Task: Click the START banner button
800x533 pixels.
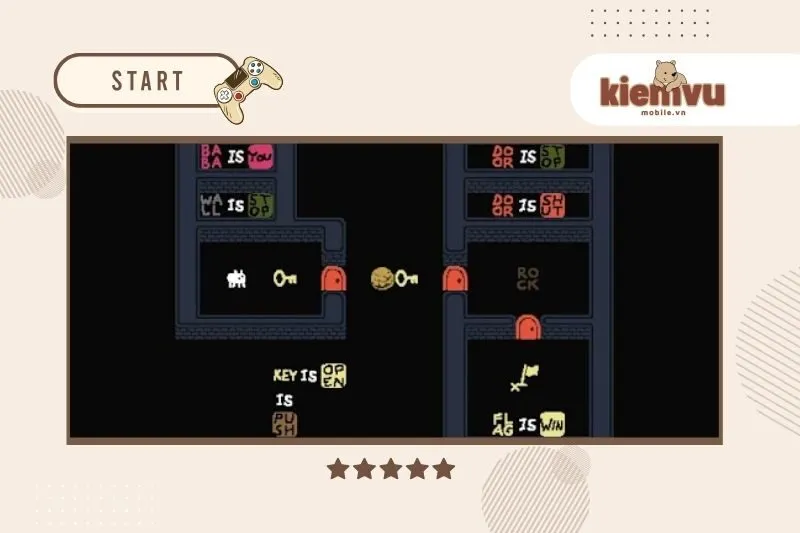Action: pyautogui.click(x=146, y=80)
